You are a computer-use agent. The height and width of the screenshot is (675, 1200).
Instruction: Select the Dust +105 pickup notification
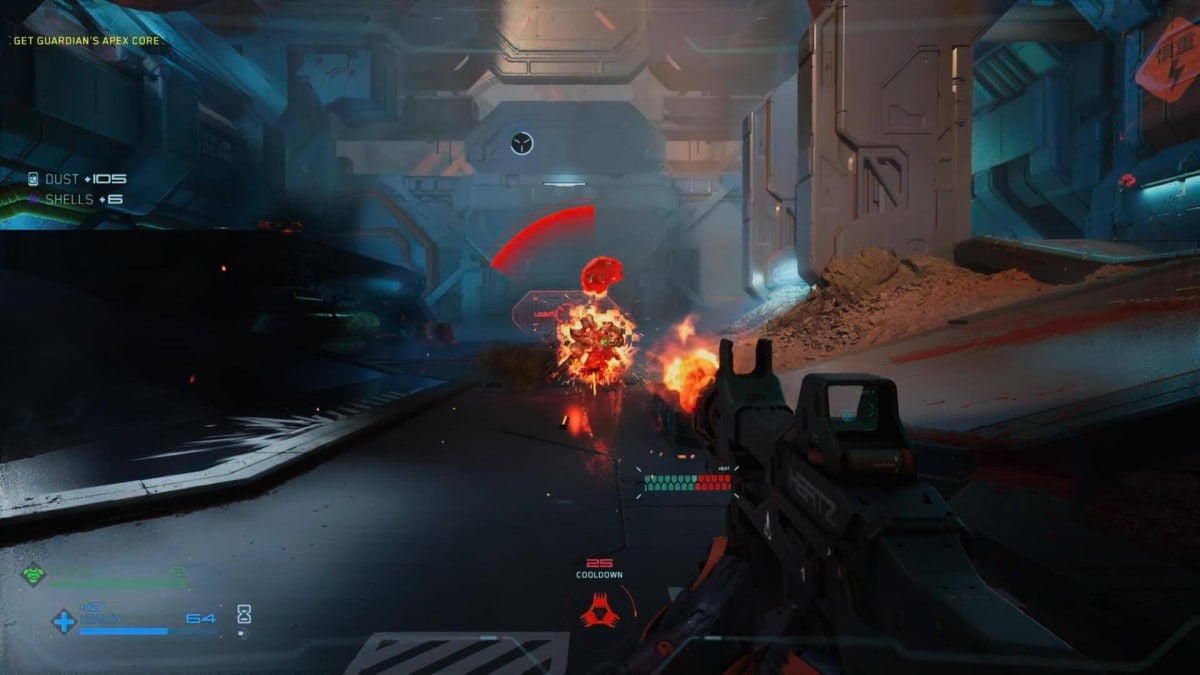point(78,179)
